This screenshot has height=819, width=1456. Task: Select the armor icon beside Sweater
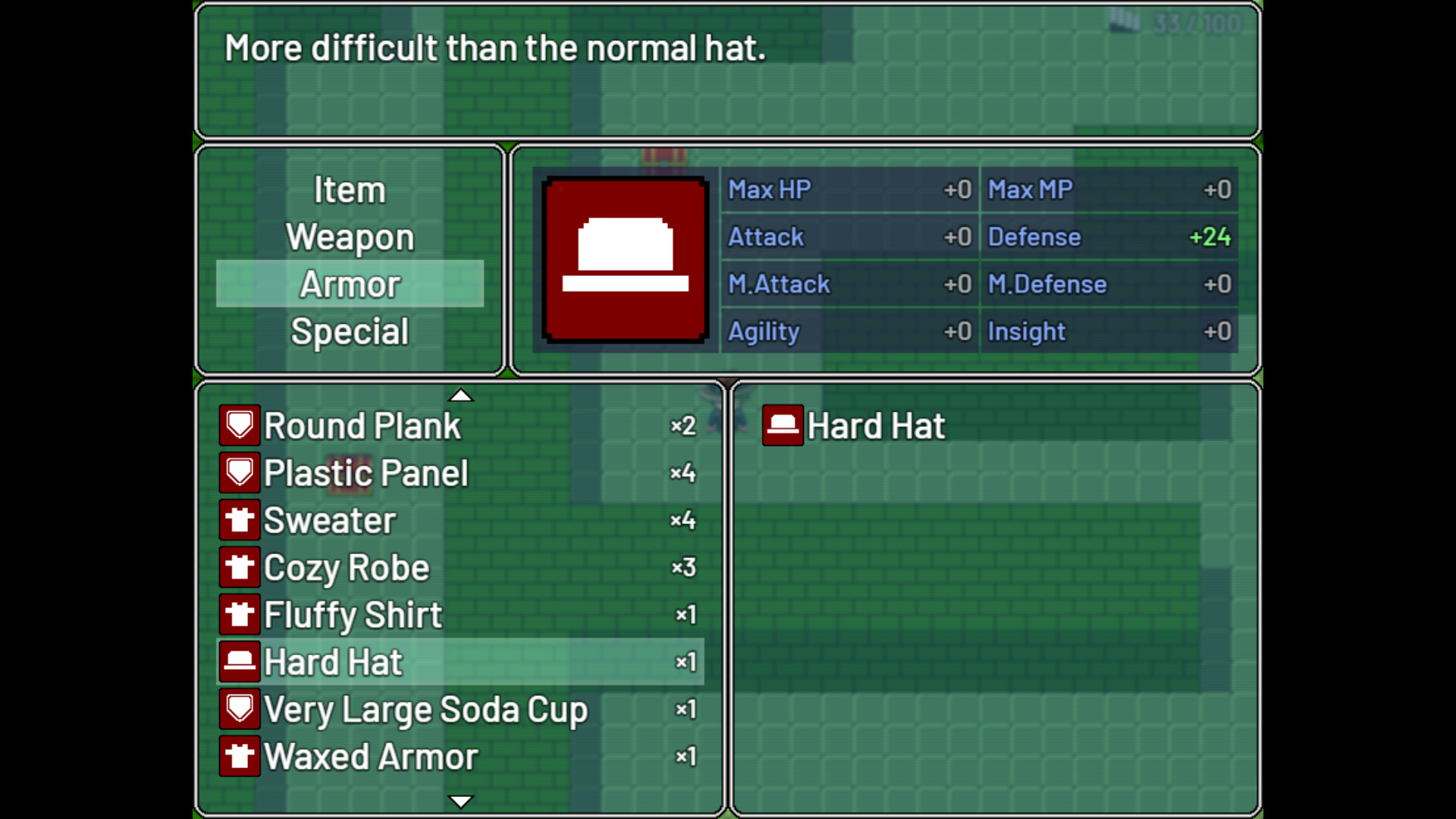pos(239,520)
